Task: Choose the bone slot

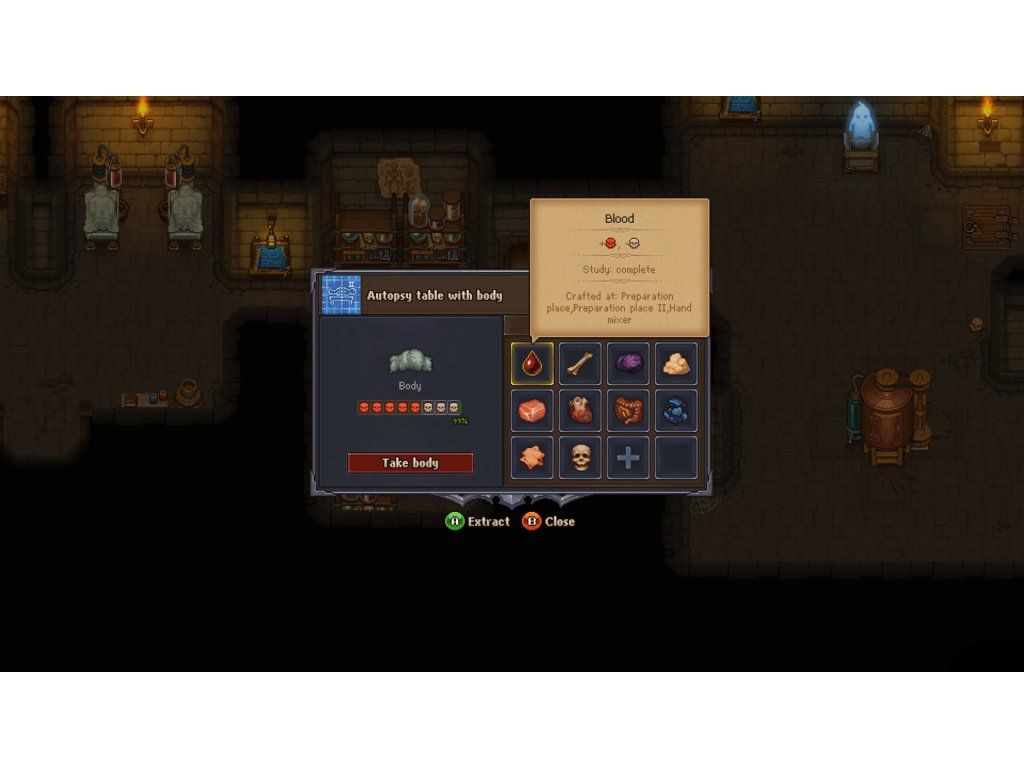Action: pyautogui.click(x=580, y=364)
